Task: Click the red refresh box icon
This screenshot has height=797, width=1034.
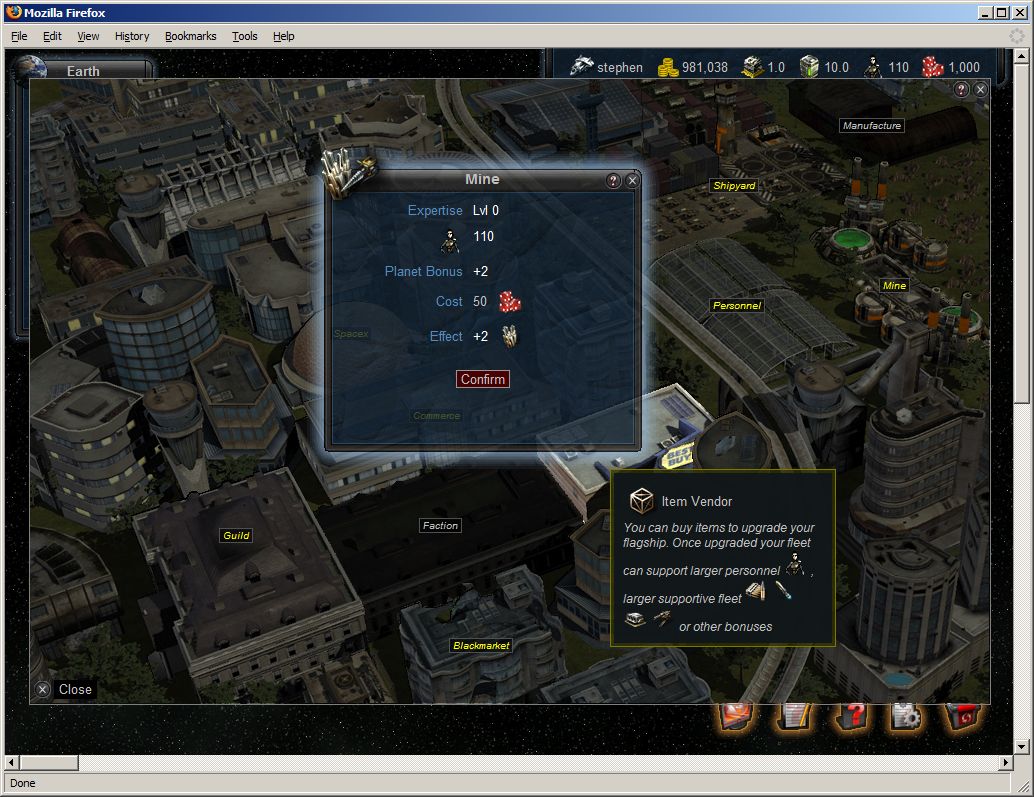Action: coord(965,716)
